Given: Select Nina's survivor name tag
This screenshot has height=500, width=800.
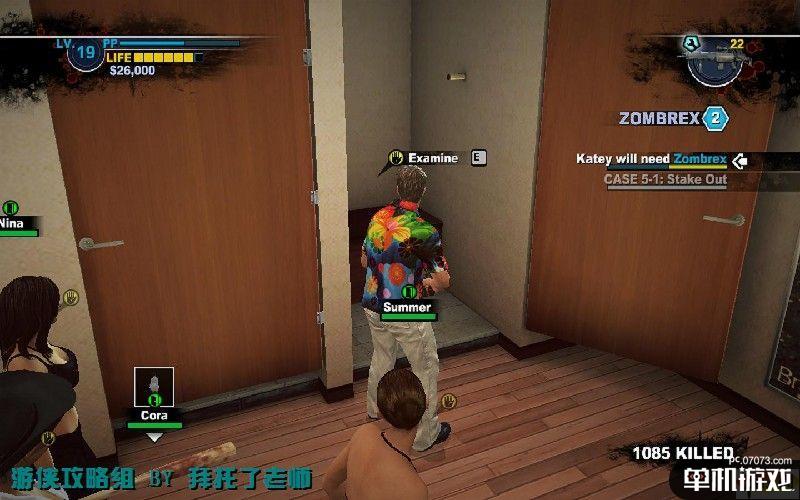Looking at the screenshot, I should tap(14, 224).
